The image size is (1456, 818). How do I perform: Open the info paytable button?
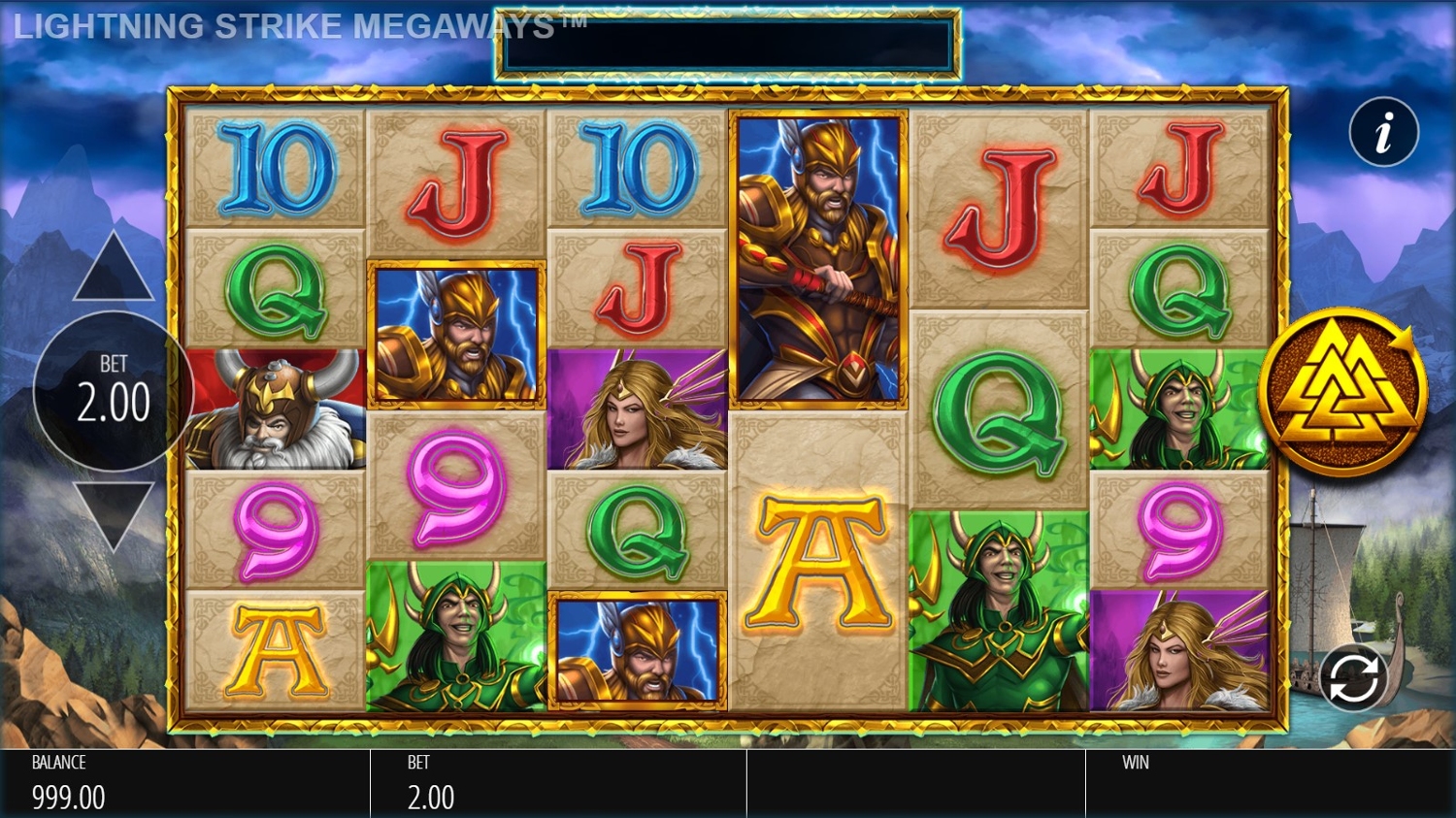[1383, 132]
